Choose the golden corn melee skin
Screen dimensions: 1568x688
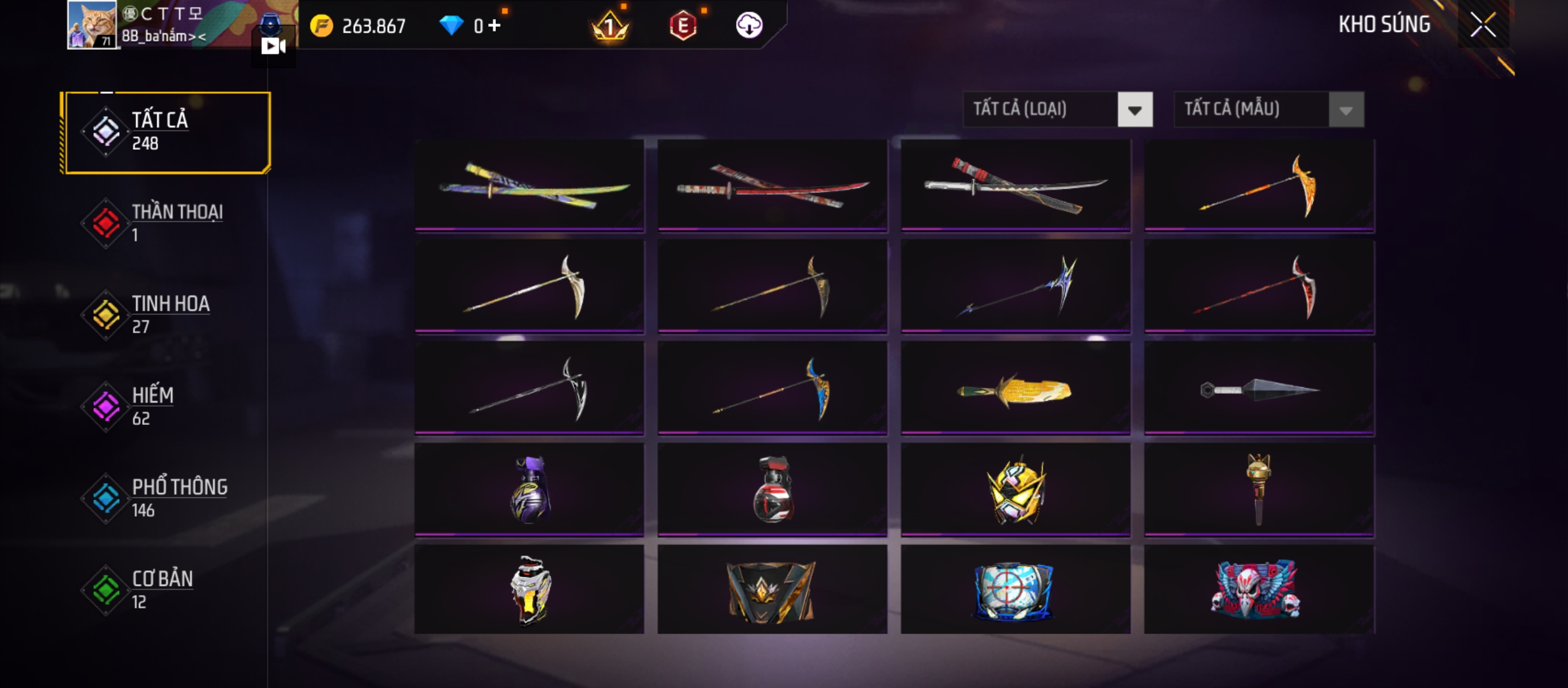(1015, 389)
